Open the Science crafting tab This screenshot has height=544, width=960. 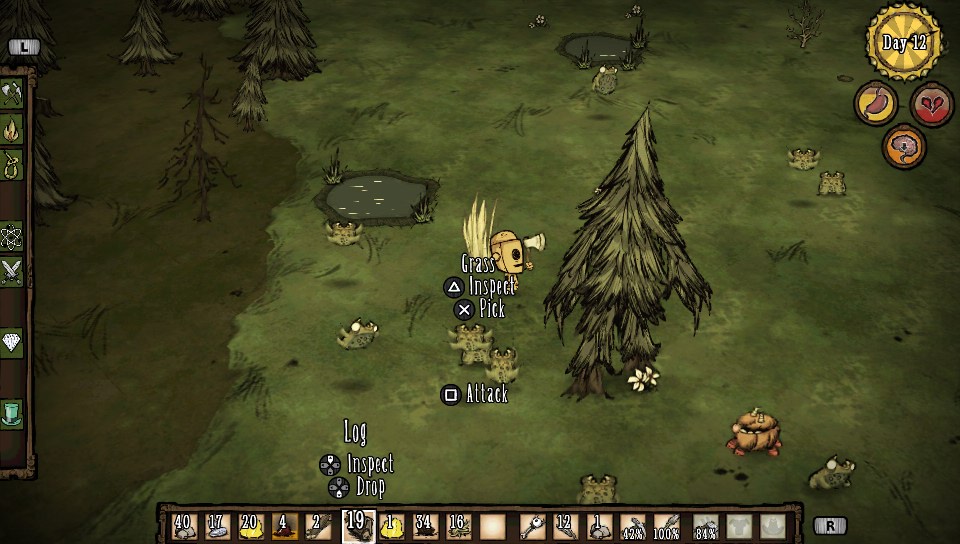pyautogui.click(x=12, y=237)
